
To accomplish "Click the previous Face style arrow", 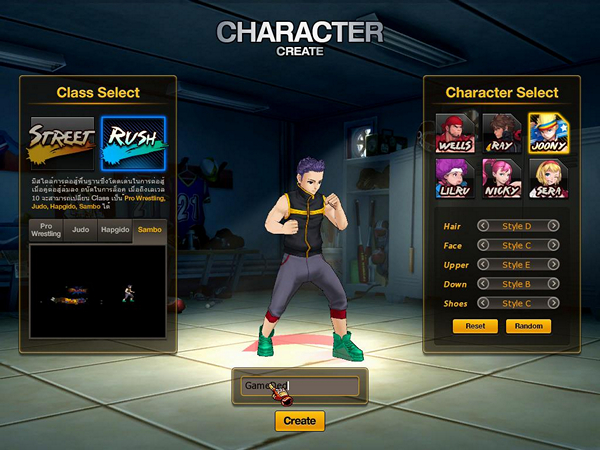I will tap(484, 245).
